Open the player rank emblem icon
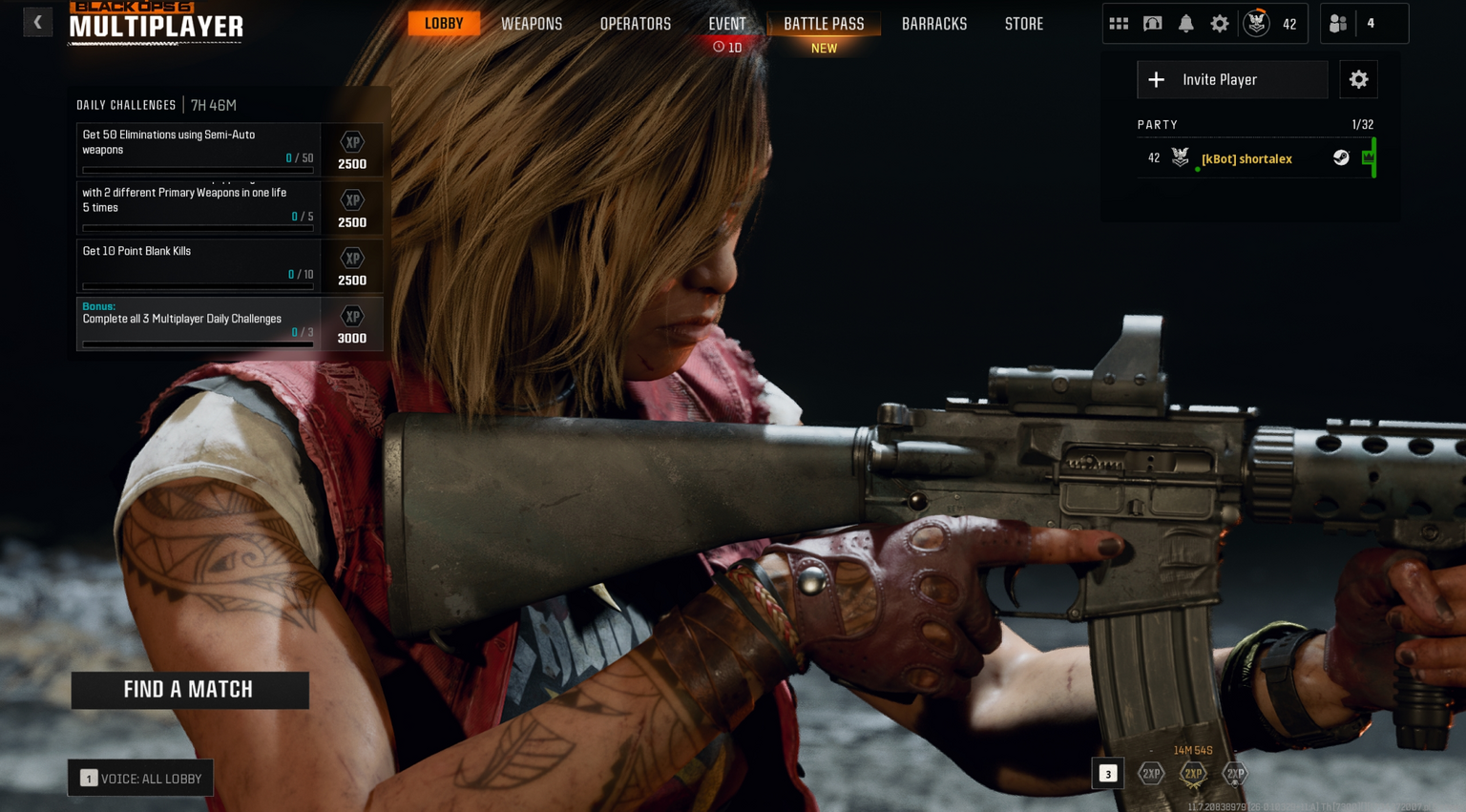The height and width of the screenshot is (812, 1466). [1257, 24]
